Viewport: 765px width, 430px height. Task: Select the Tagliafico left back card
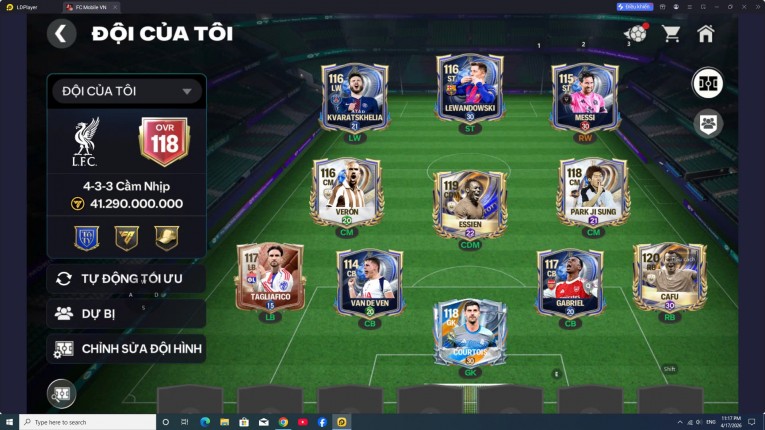(x=270, y=278)
